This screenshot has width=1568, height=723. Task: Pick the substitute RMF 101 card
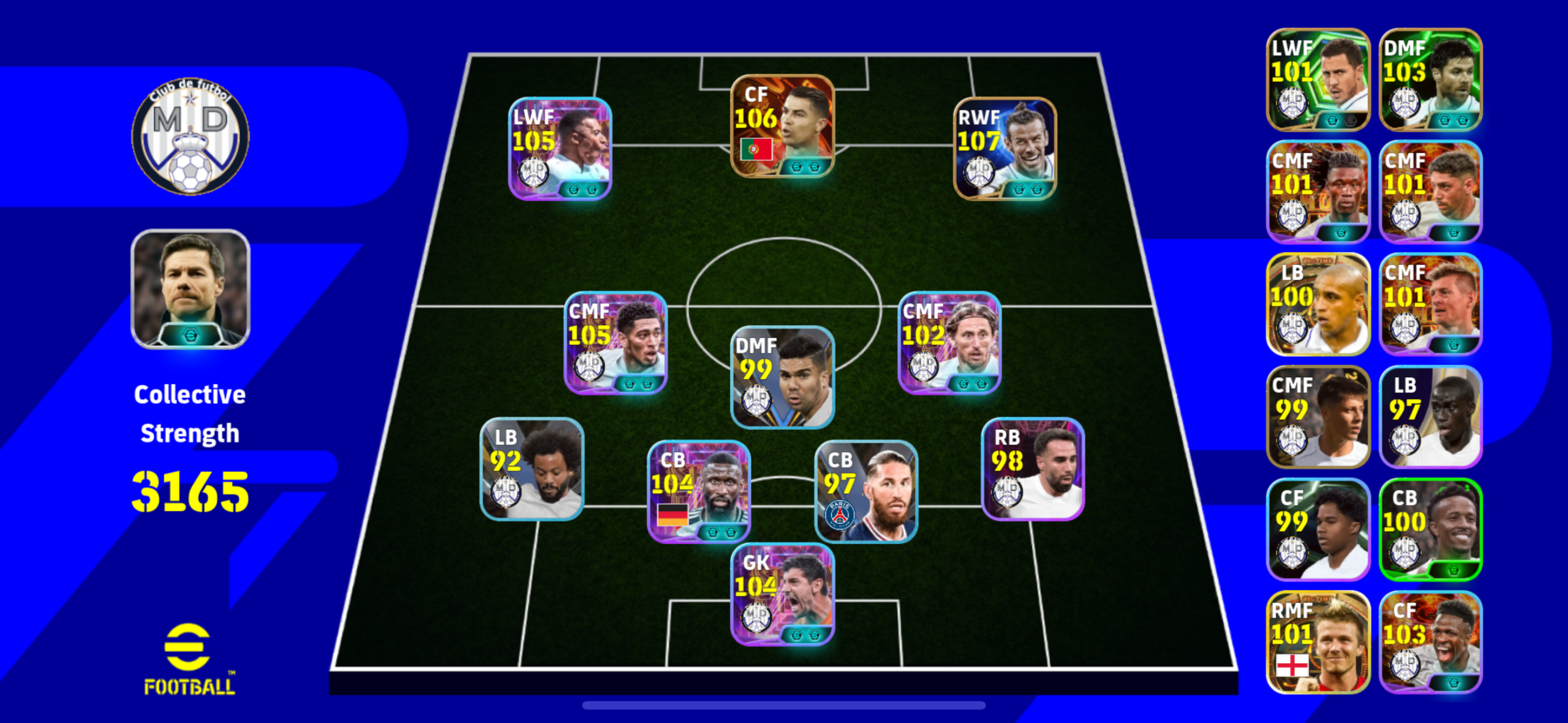click(x=1317, y=642)
